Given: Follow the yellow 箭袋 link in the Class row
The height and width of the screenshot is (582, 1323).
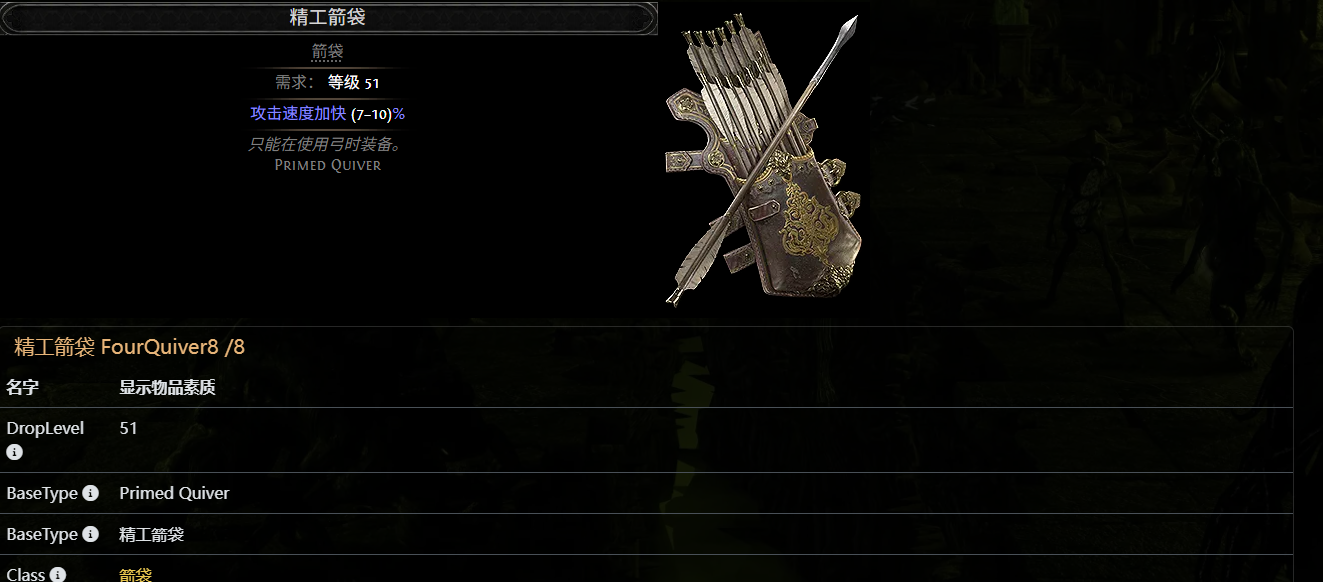Looking at the screenshot, I should click(x=135, y=575).
